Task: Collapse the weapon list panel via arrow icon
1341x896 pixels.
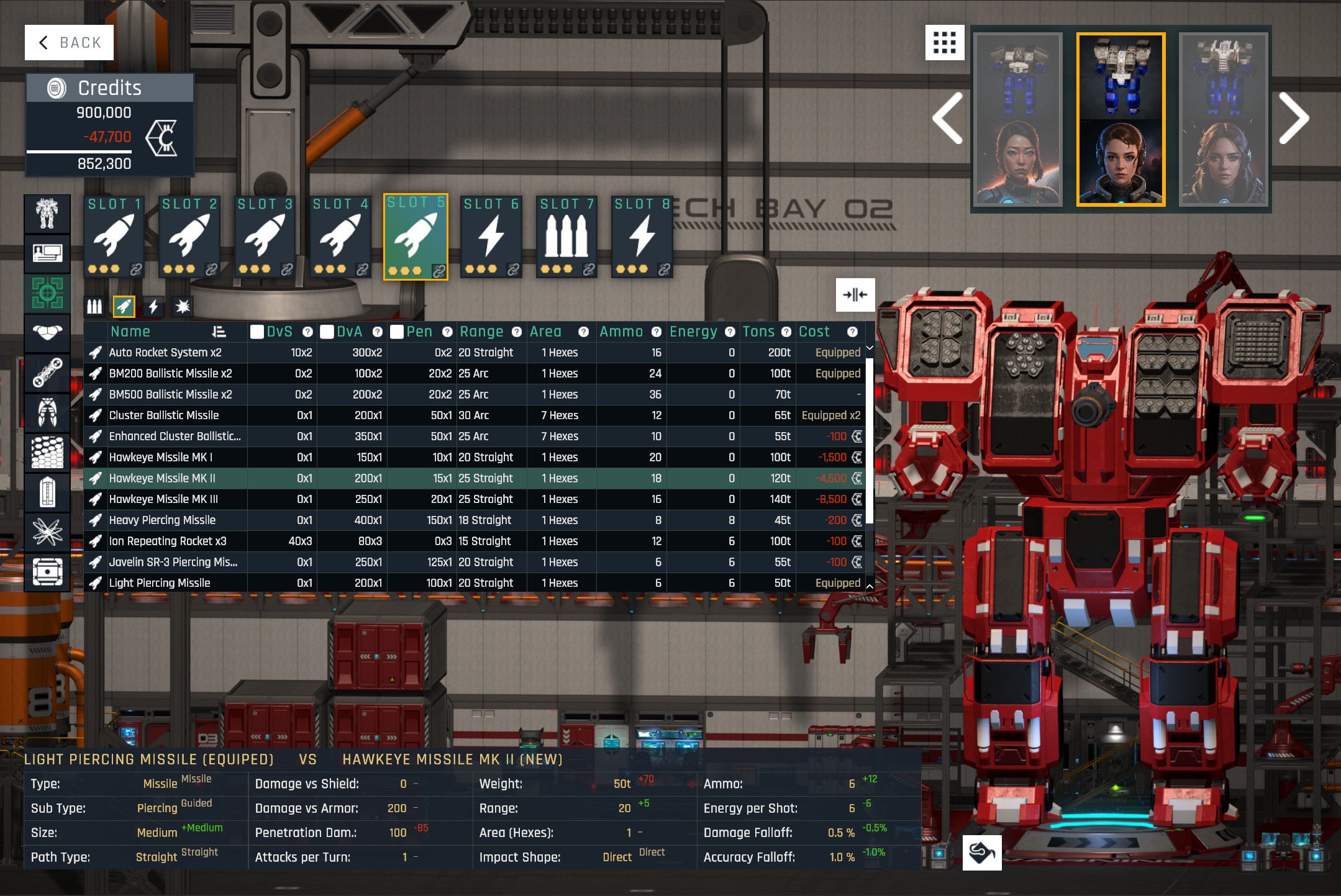Action: click(x=856, y=295)
